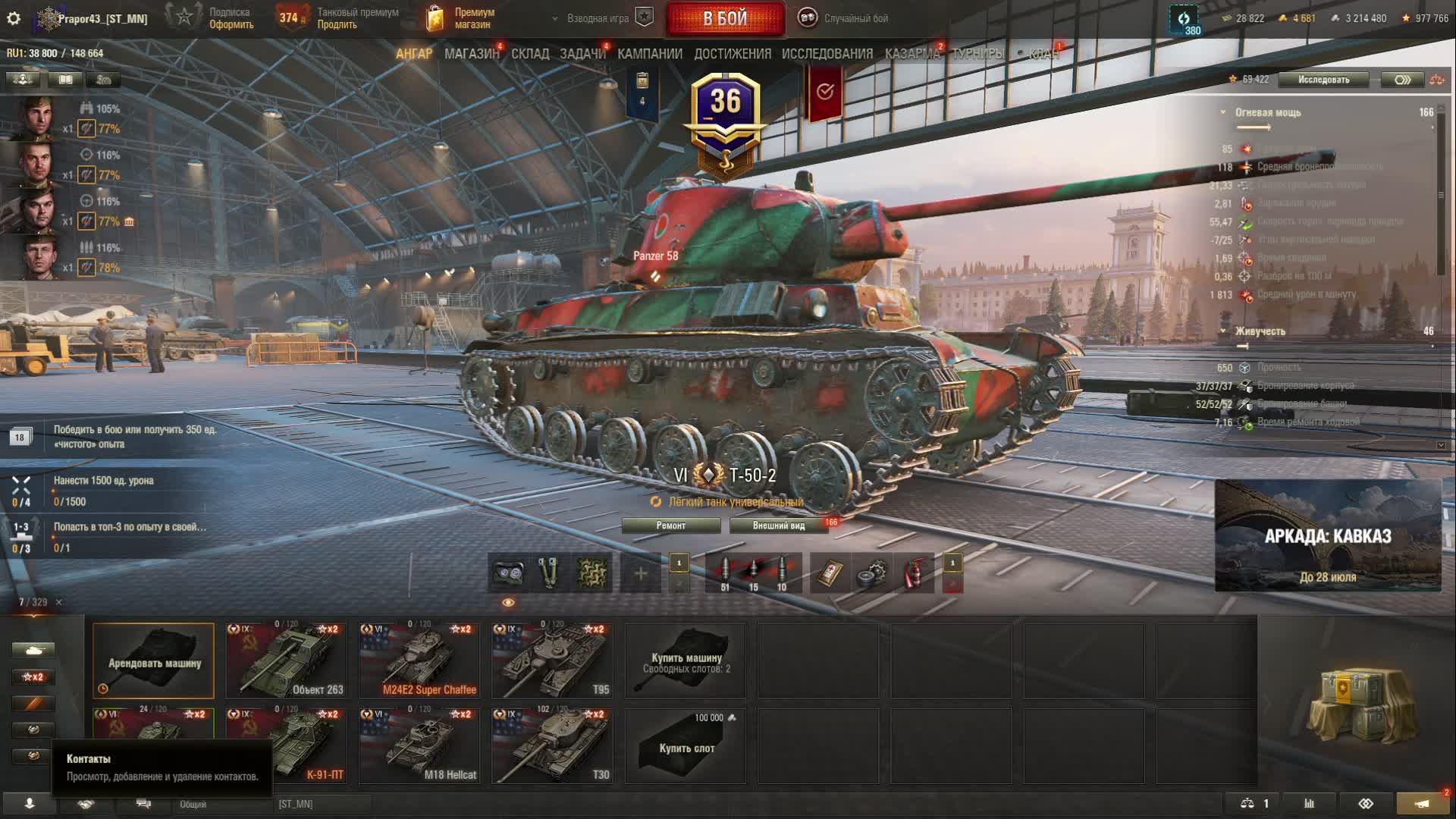1456x819 pixels.
Task: Open the settings gear menu
Action: [14, 18]
